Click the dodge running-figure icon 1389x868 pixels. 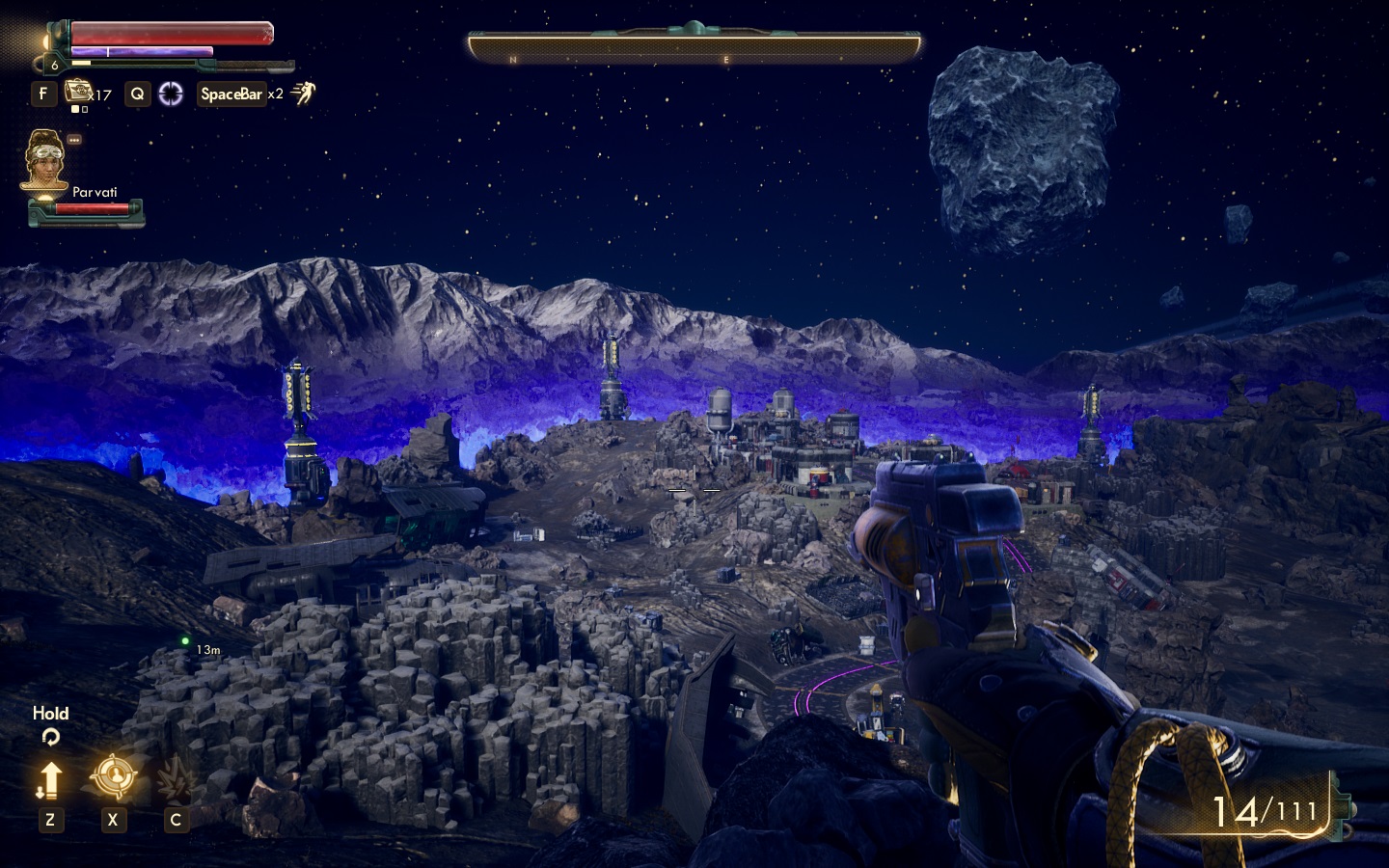[304, 93]
